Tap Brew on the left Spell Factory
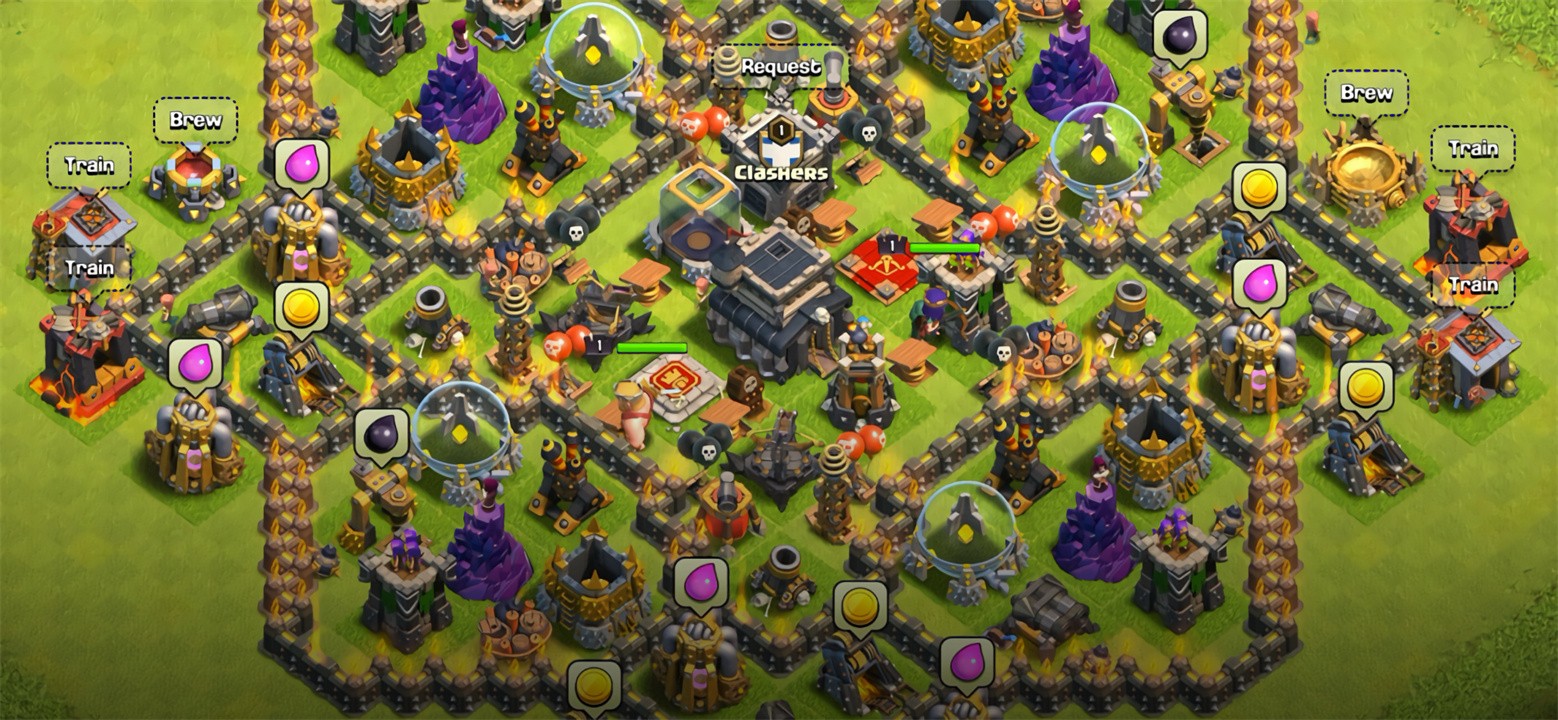 click(x=196, y=120)
